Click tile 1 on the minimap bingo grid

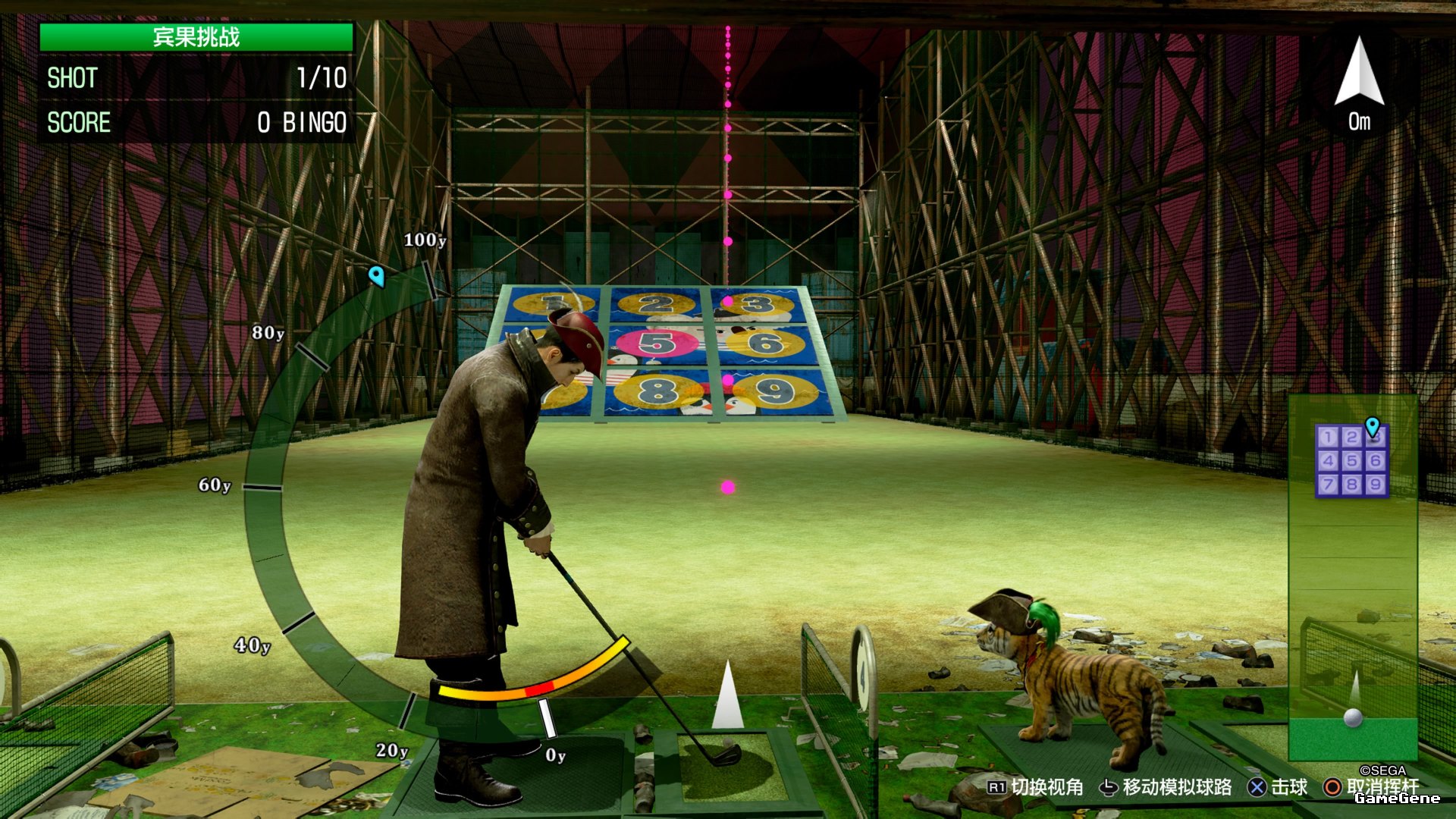(1327, 438)
